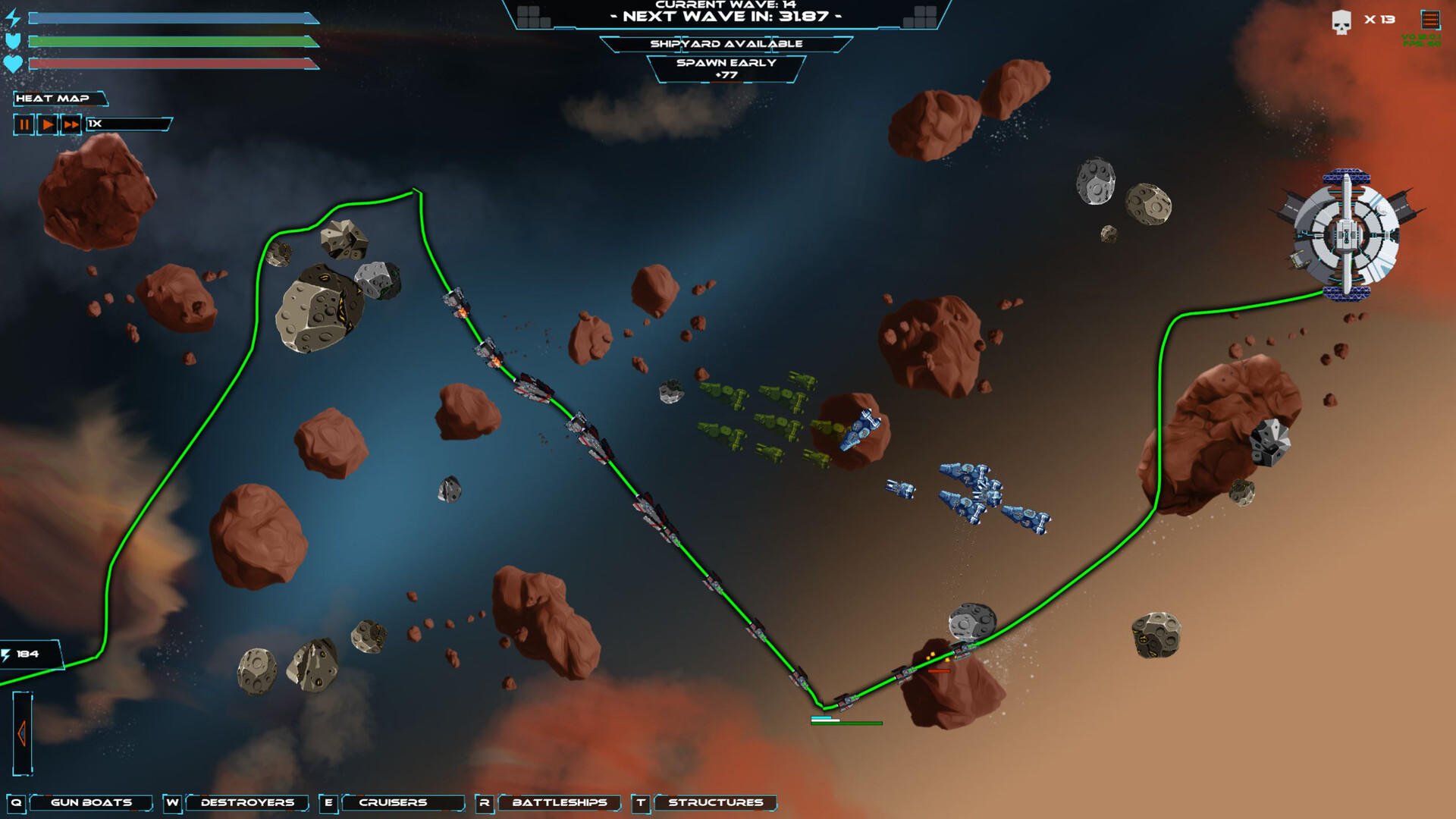Expand the side panel arrow
The image size is (1456, 819).
click(22, 733)
